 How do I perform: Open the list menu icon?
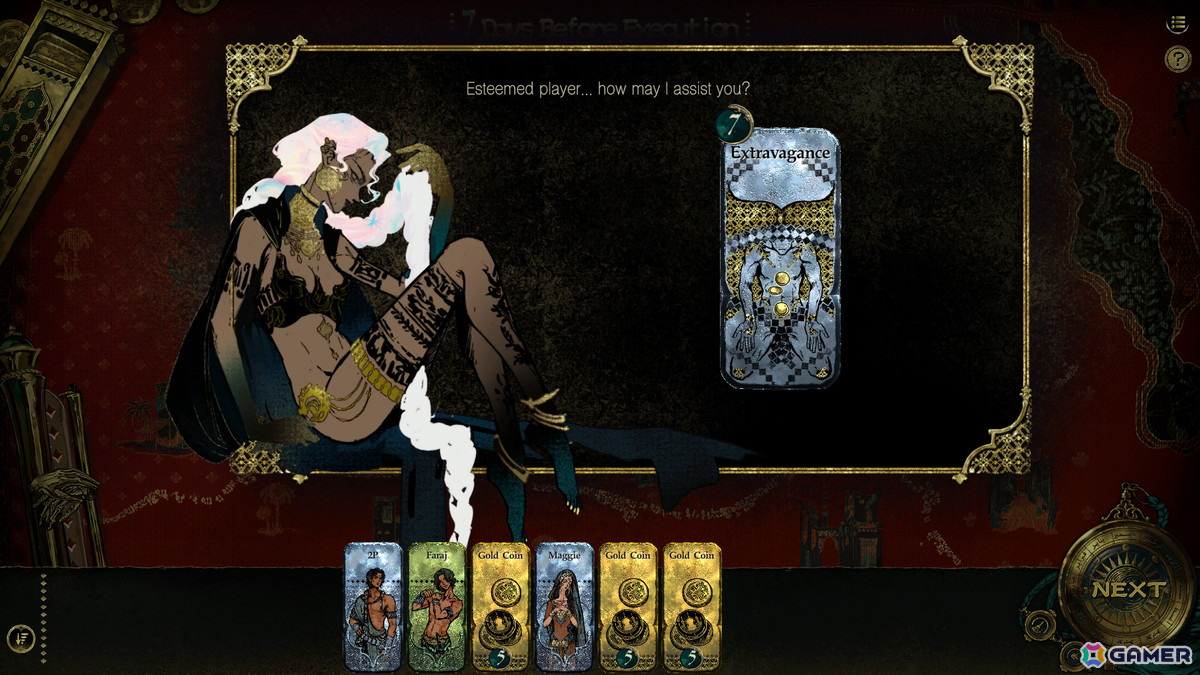coord(1177,24)
